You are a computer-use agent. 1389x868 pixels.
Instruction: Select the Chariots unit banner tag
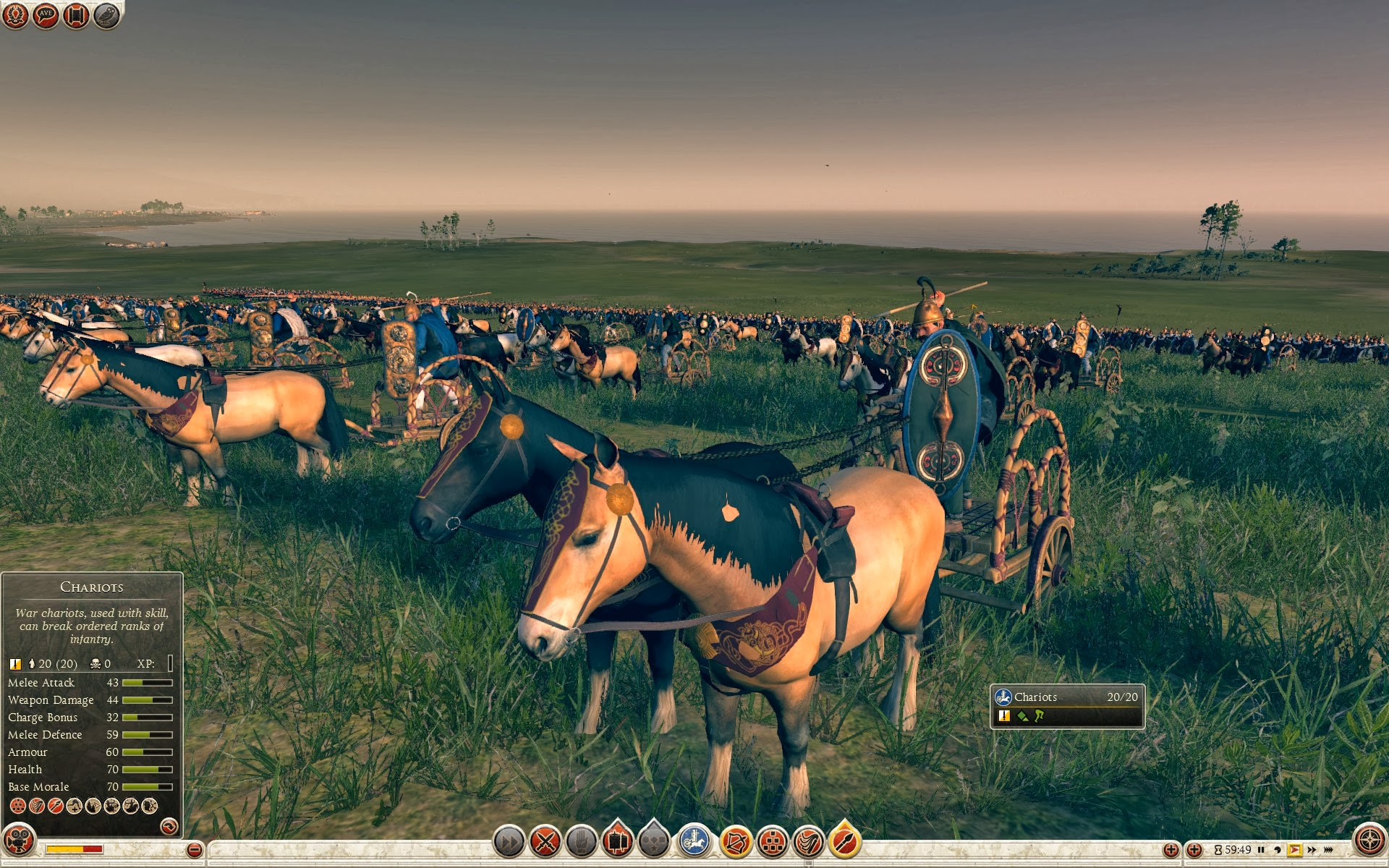[x=1067, y=705]
